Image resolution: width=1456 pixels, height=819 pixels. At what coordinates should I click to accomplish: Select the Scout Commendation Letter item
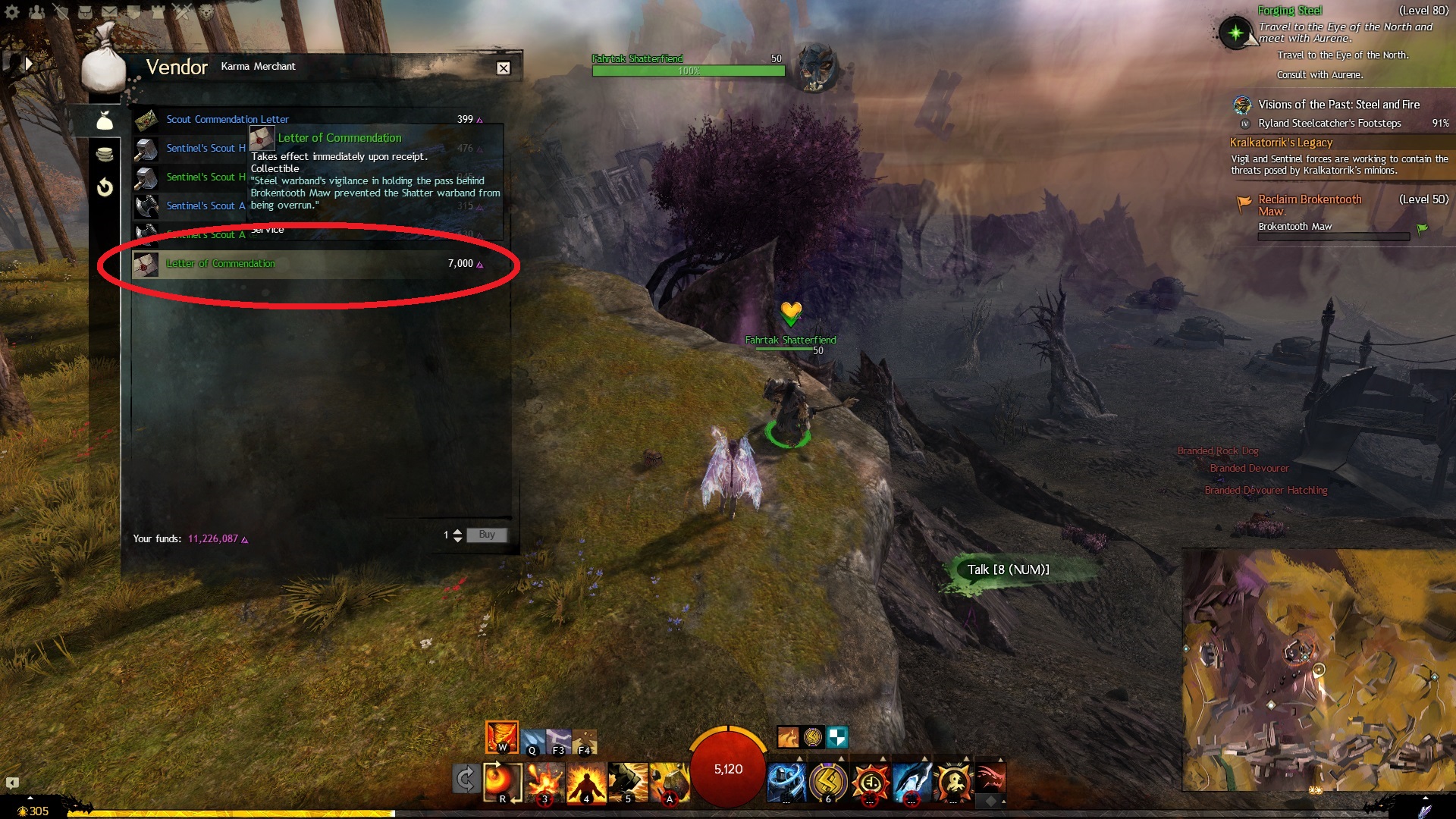227,119
